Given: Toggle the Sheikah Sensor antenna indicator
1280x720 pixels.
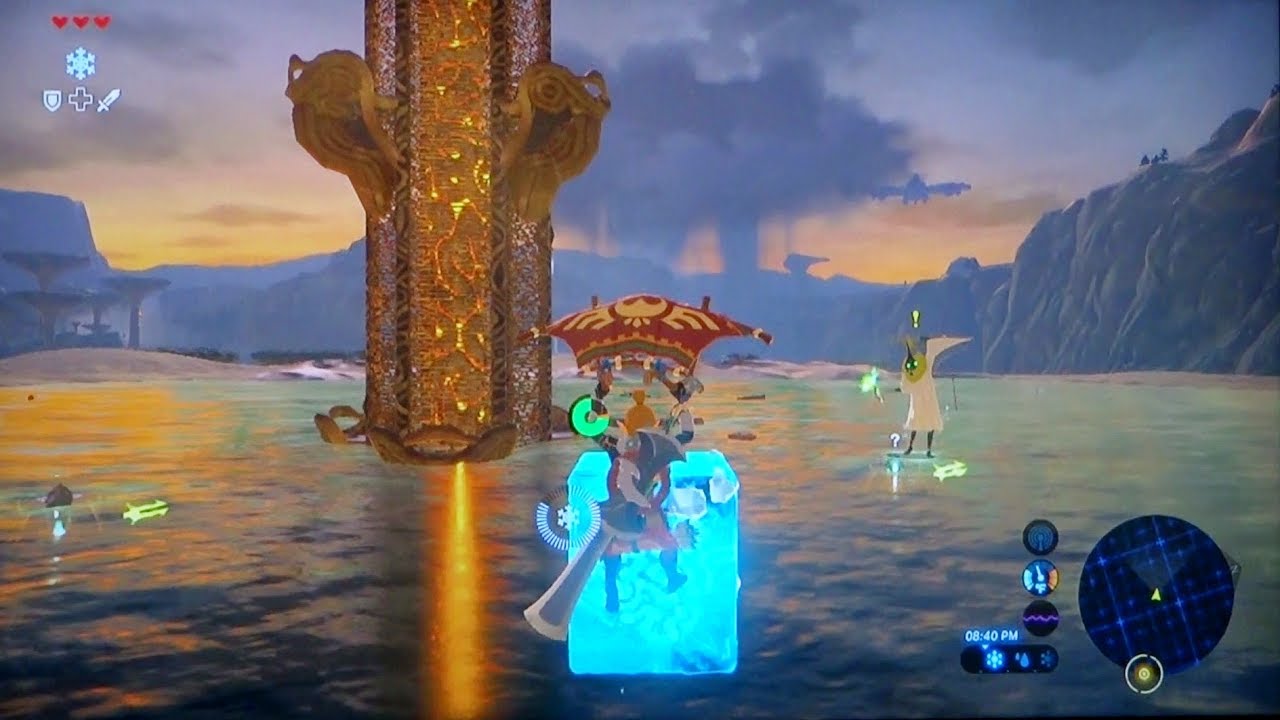Looking at the screenshot, I should click(x=1040, y=536).
